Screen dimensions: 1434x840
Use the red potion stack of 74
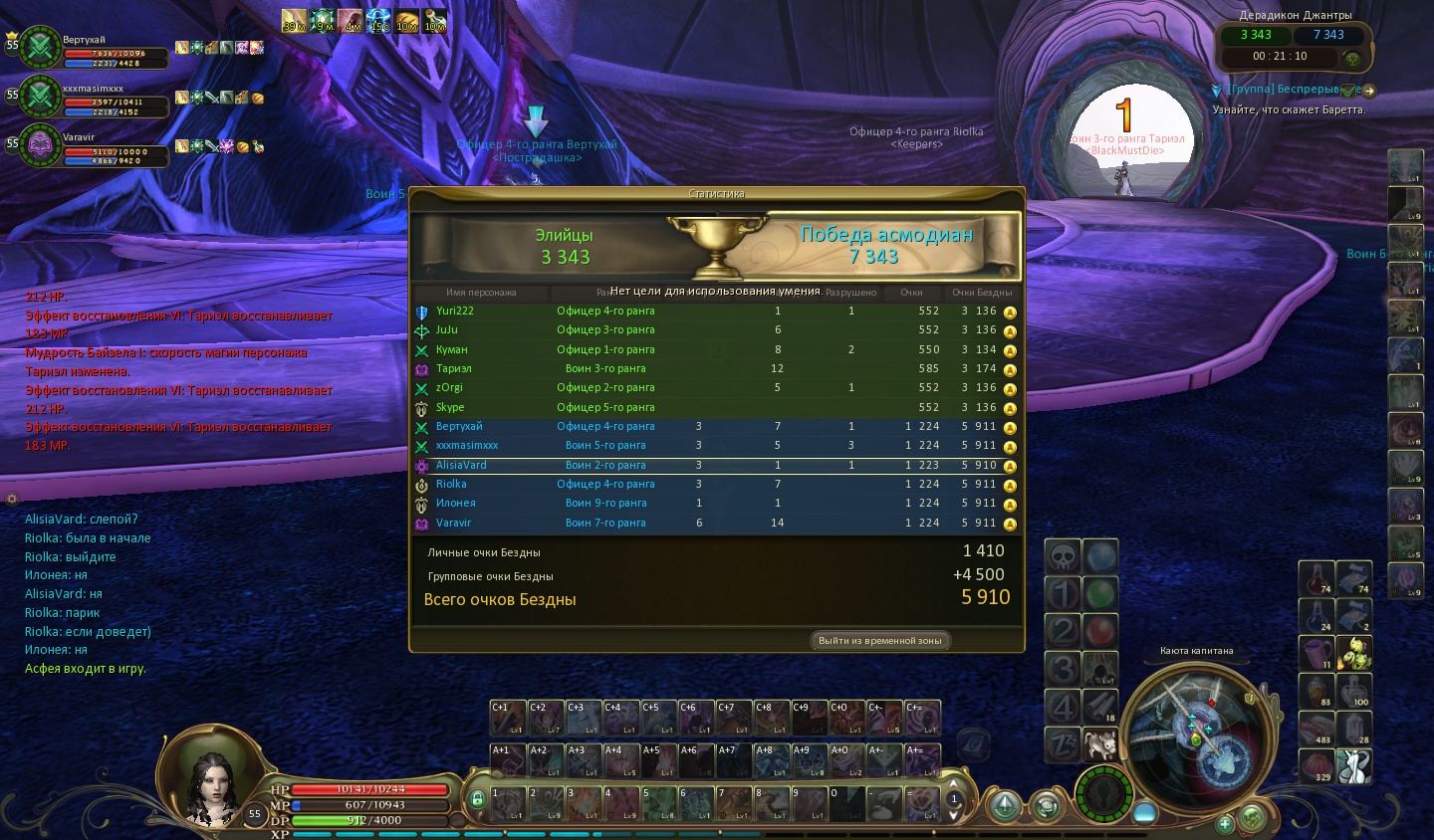1316,579
